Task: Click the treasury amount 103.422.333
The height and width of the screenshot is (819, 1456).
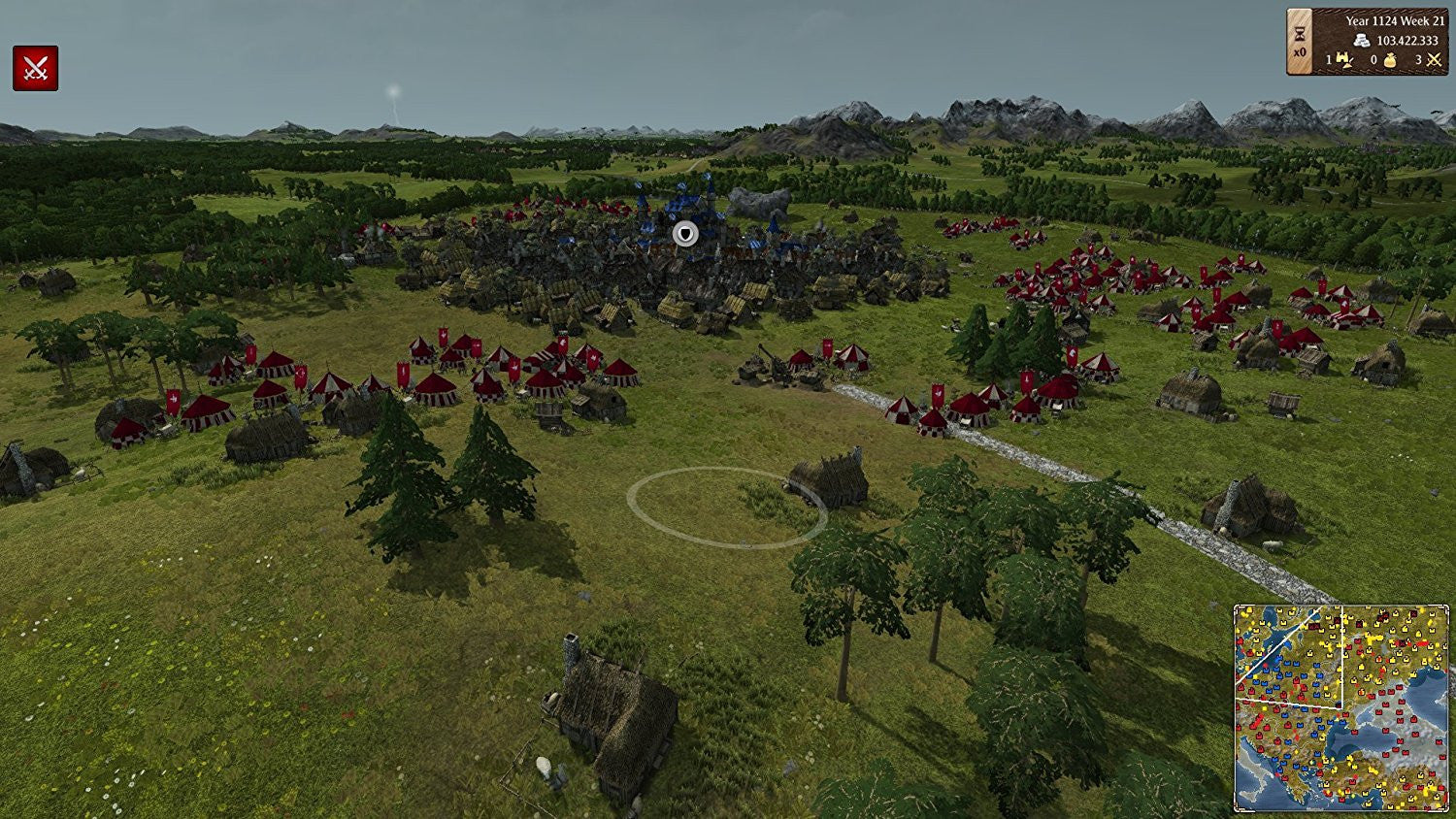Action: pos(1407,41)
